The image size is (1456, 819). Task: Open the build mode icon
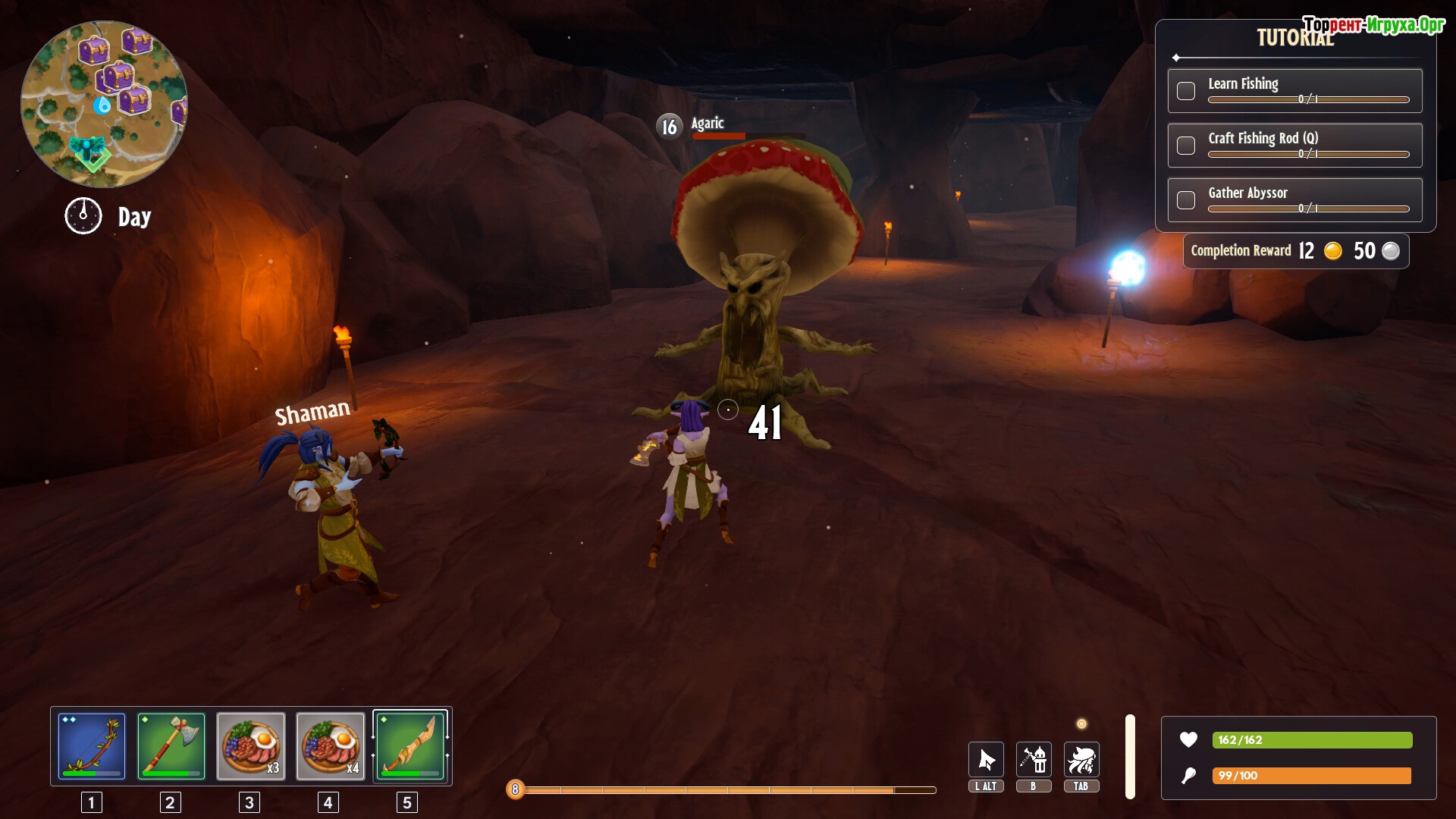click(x=1034, y=760)
